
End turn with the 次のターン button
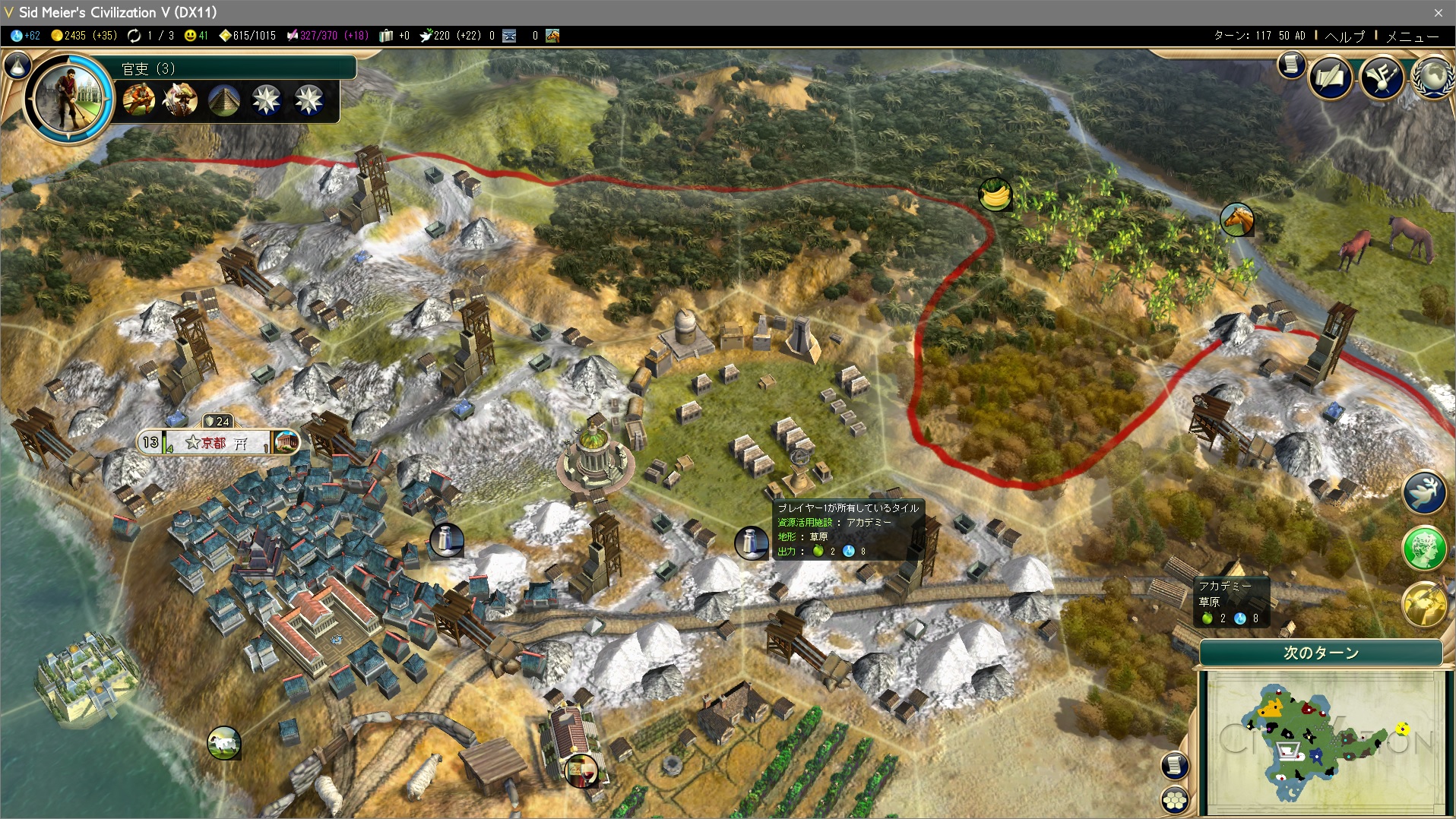[x=1321, y=653]
